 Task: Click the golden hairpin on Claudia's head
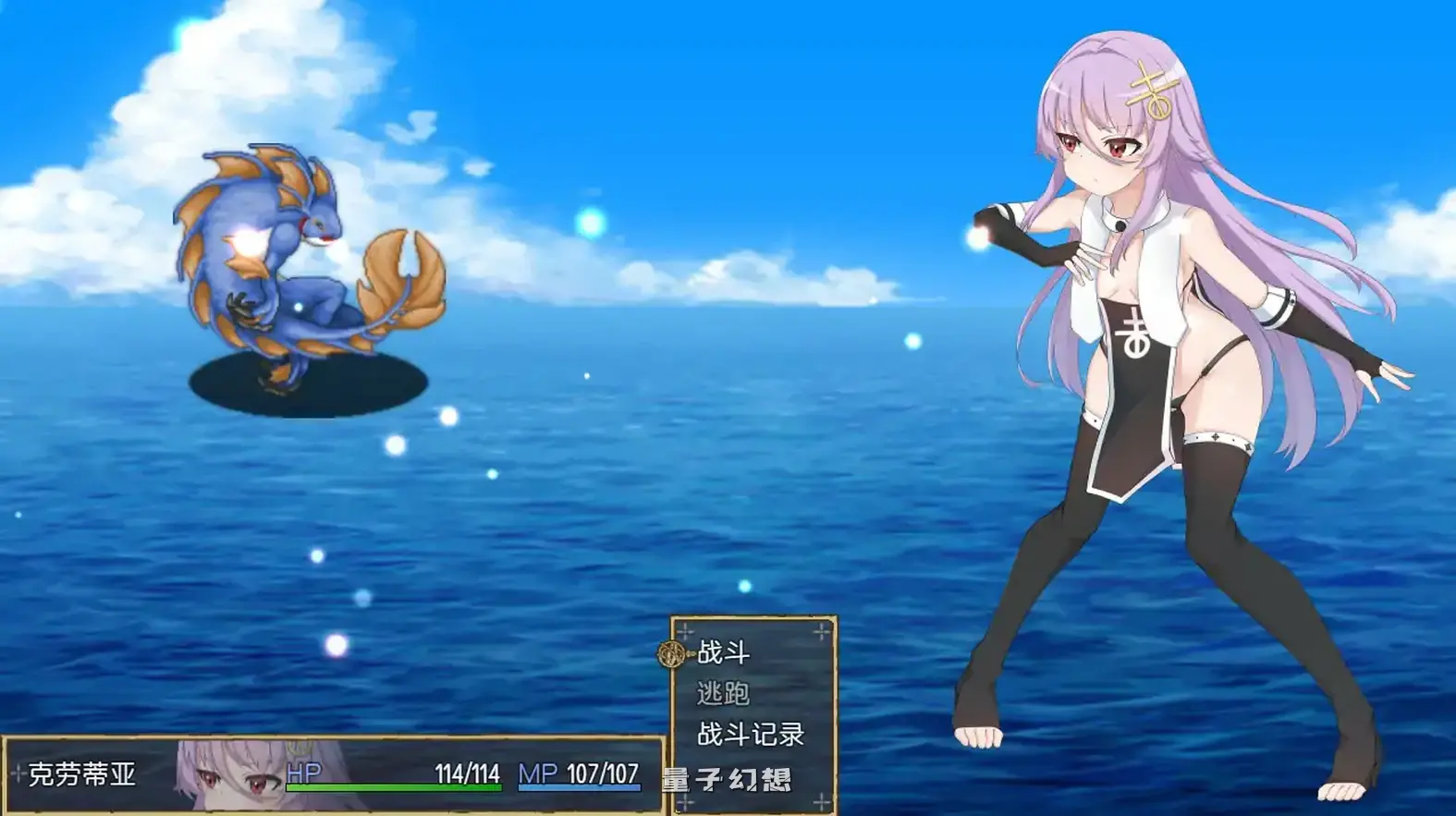1151,88
